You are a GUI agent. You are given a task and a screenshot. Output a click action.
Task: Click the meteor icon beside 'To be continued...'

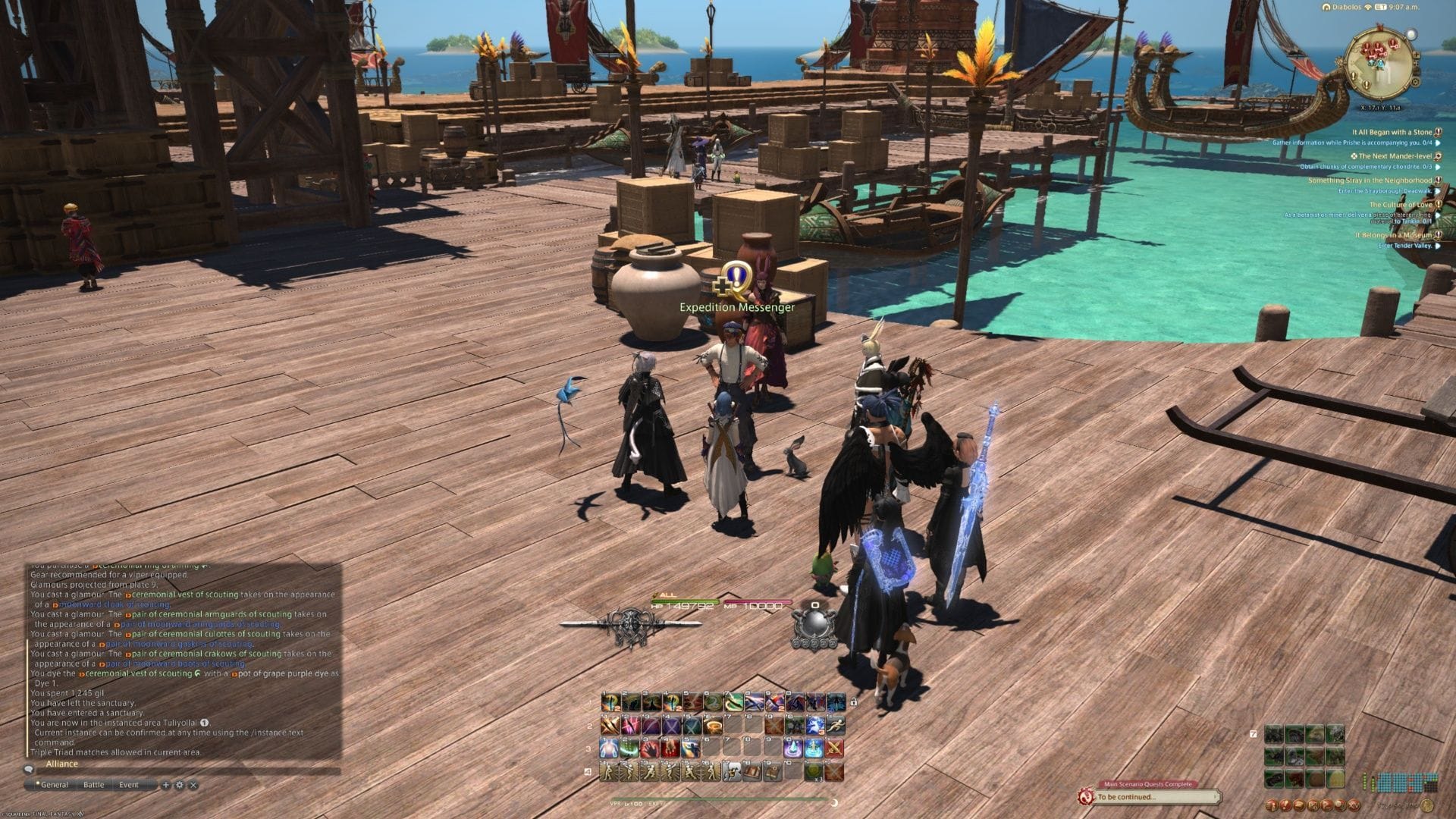[x=1087, y=797]
